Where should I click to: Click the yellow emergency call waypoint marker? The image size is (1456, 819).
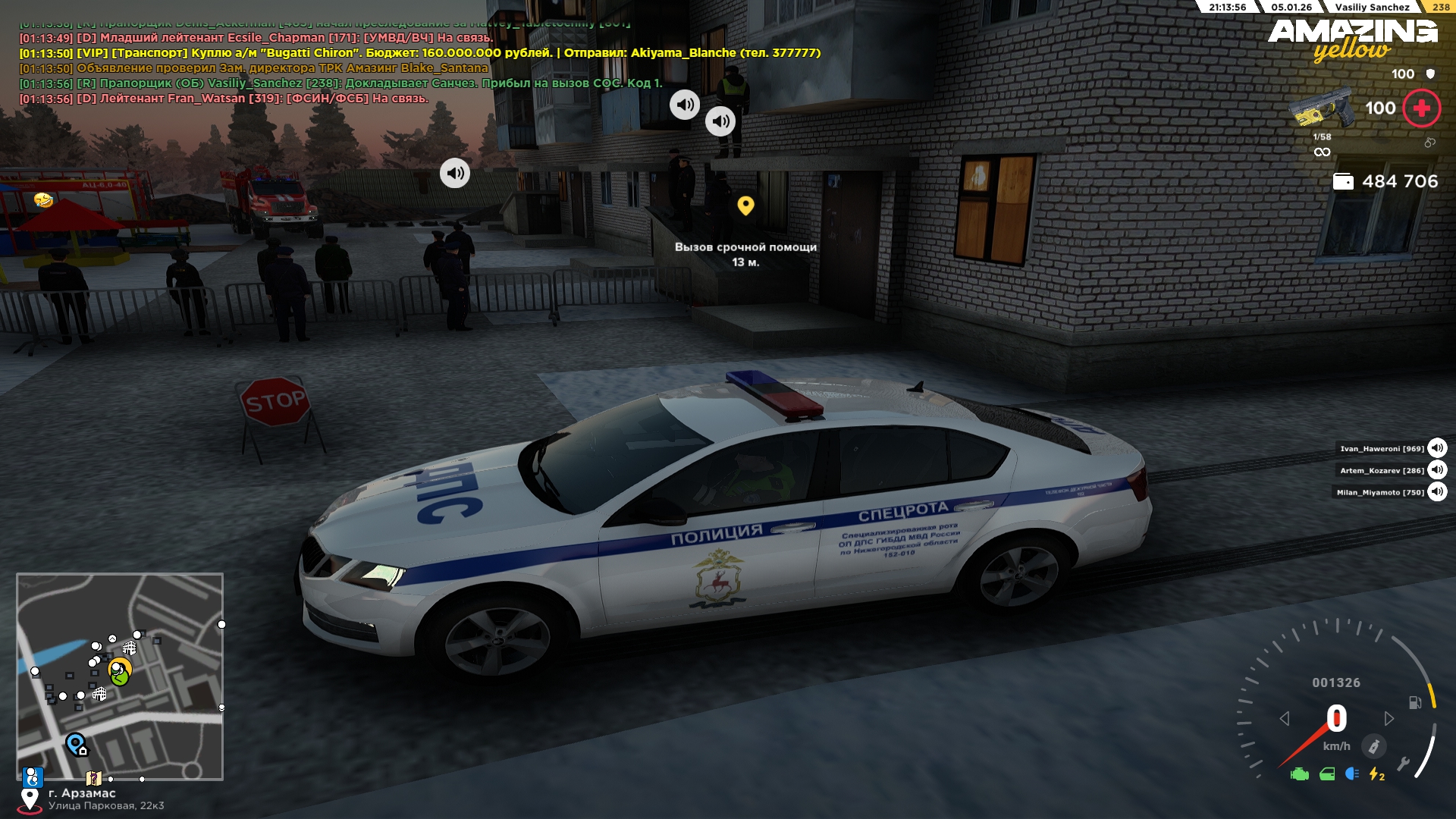click(745, 206)
